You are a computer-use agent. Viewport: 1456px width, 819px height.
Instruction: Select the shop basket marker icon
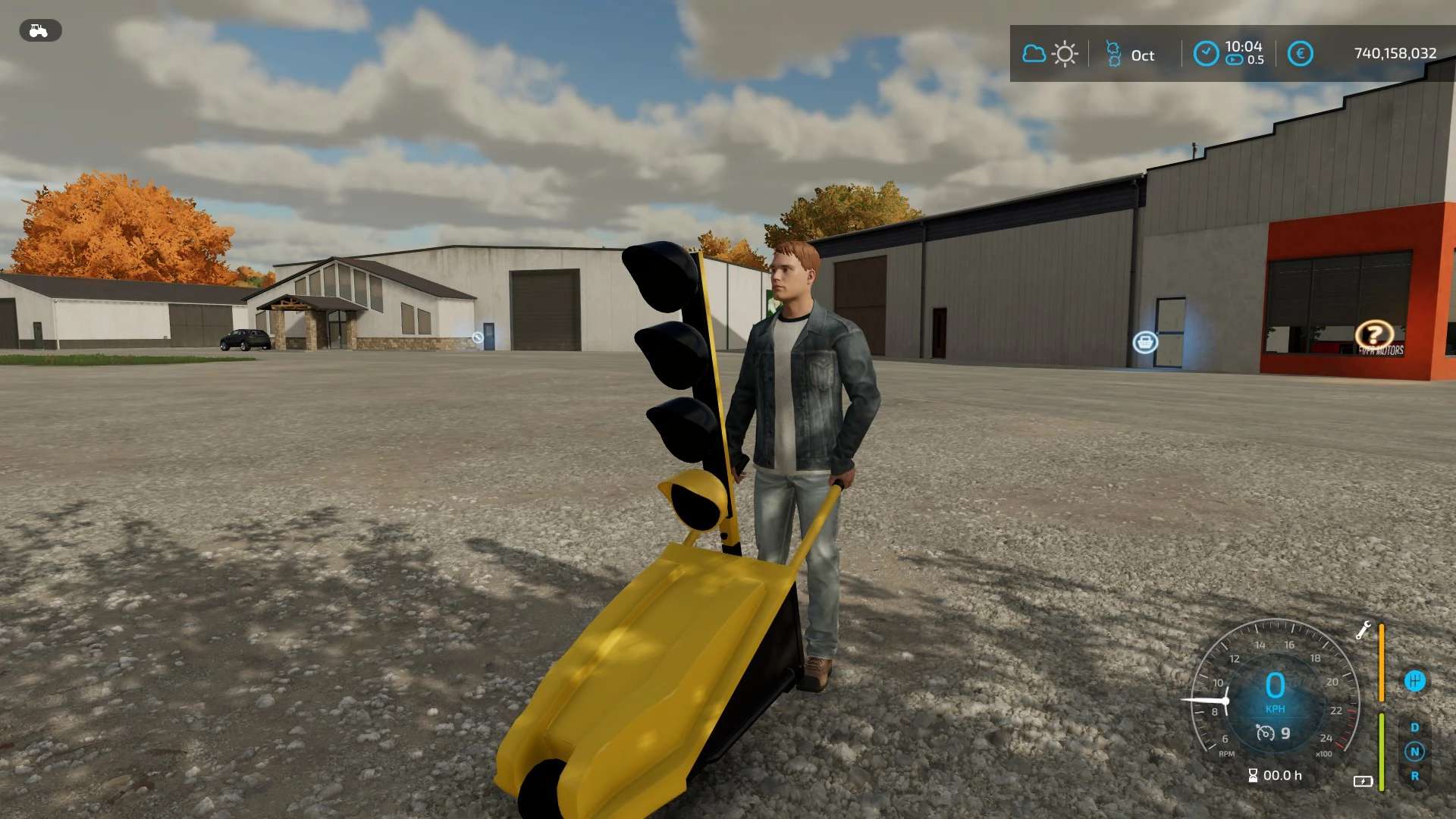(1145, 343)
